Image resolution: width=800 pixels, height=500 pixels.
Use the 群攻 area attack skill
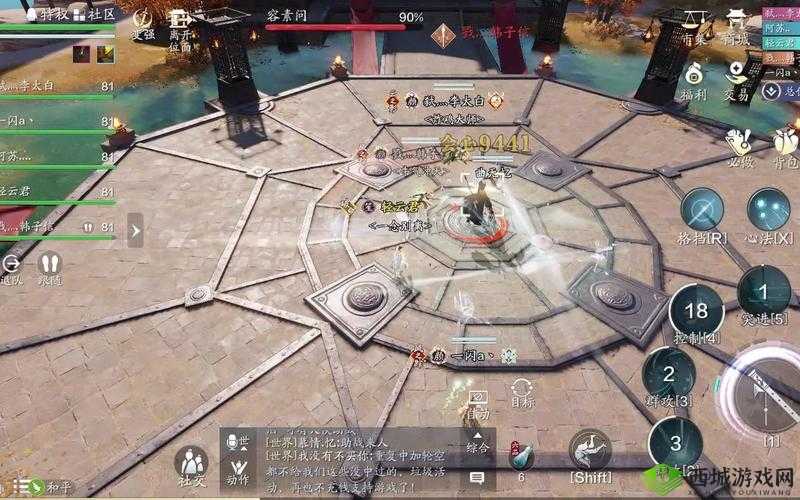pos(668,376)
